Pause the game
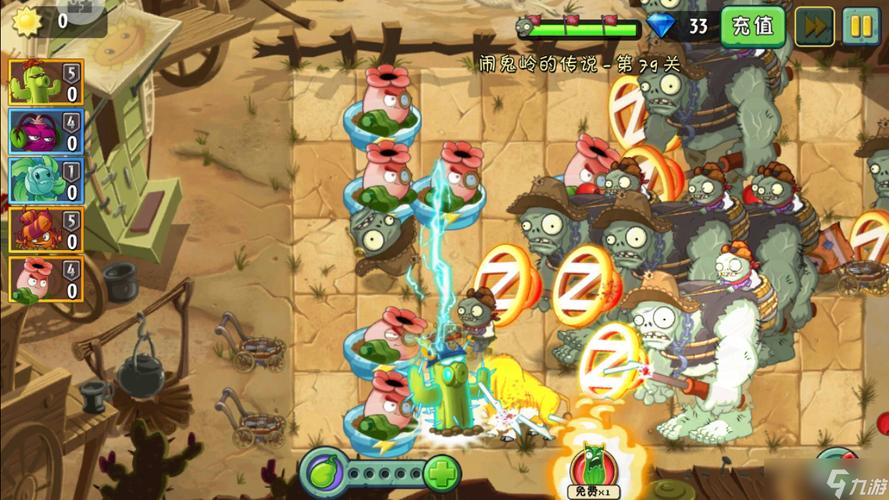 pyautogui.click(x=860, y=26)
